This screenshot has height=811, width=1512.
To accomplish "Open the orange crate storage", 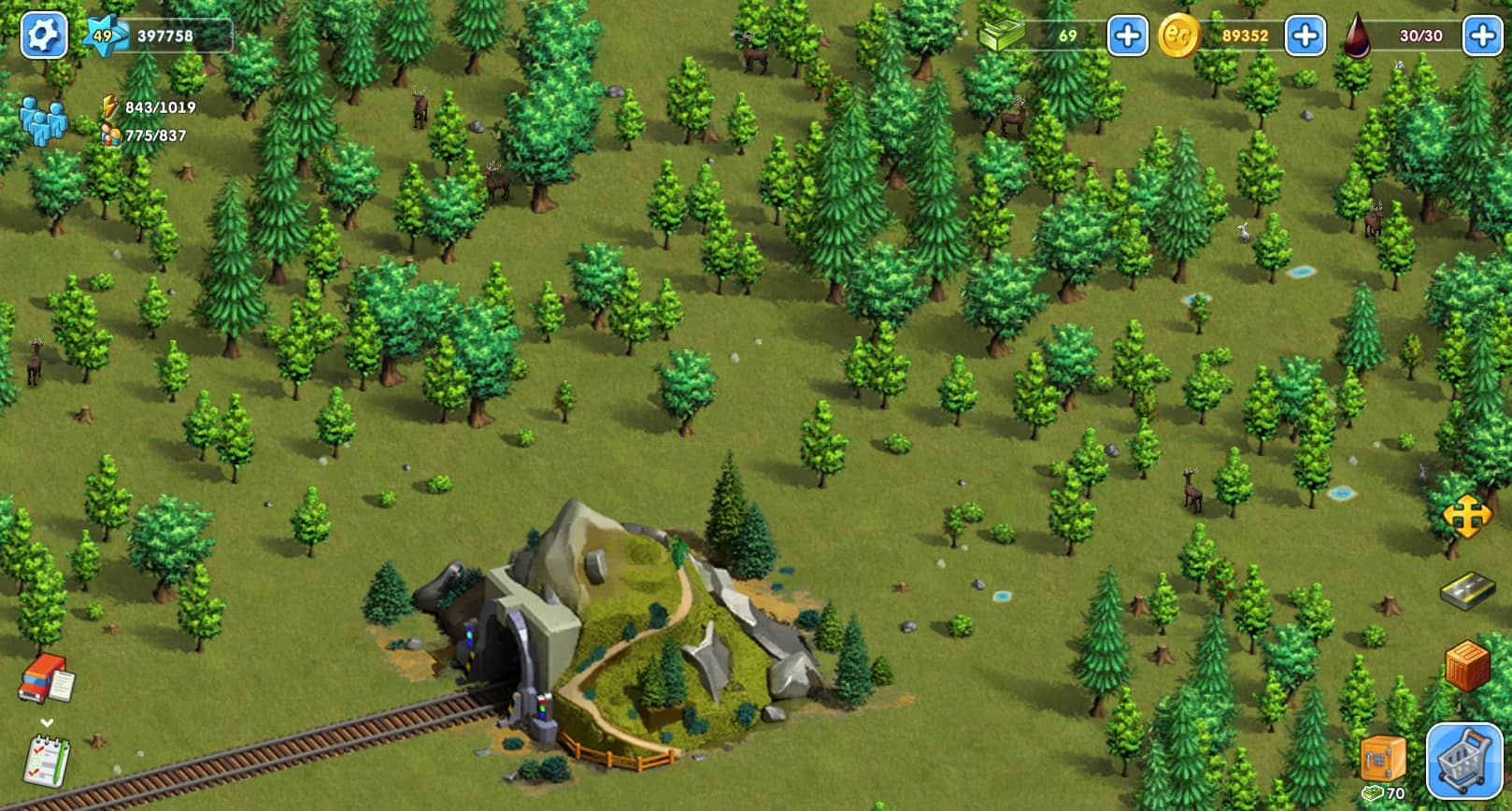I will point(1467,666).
